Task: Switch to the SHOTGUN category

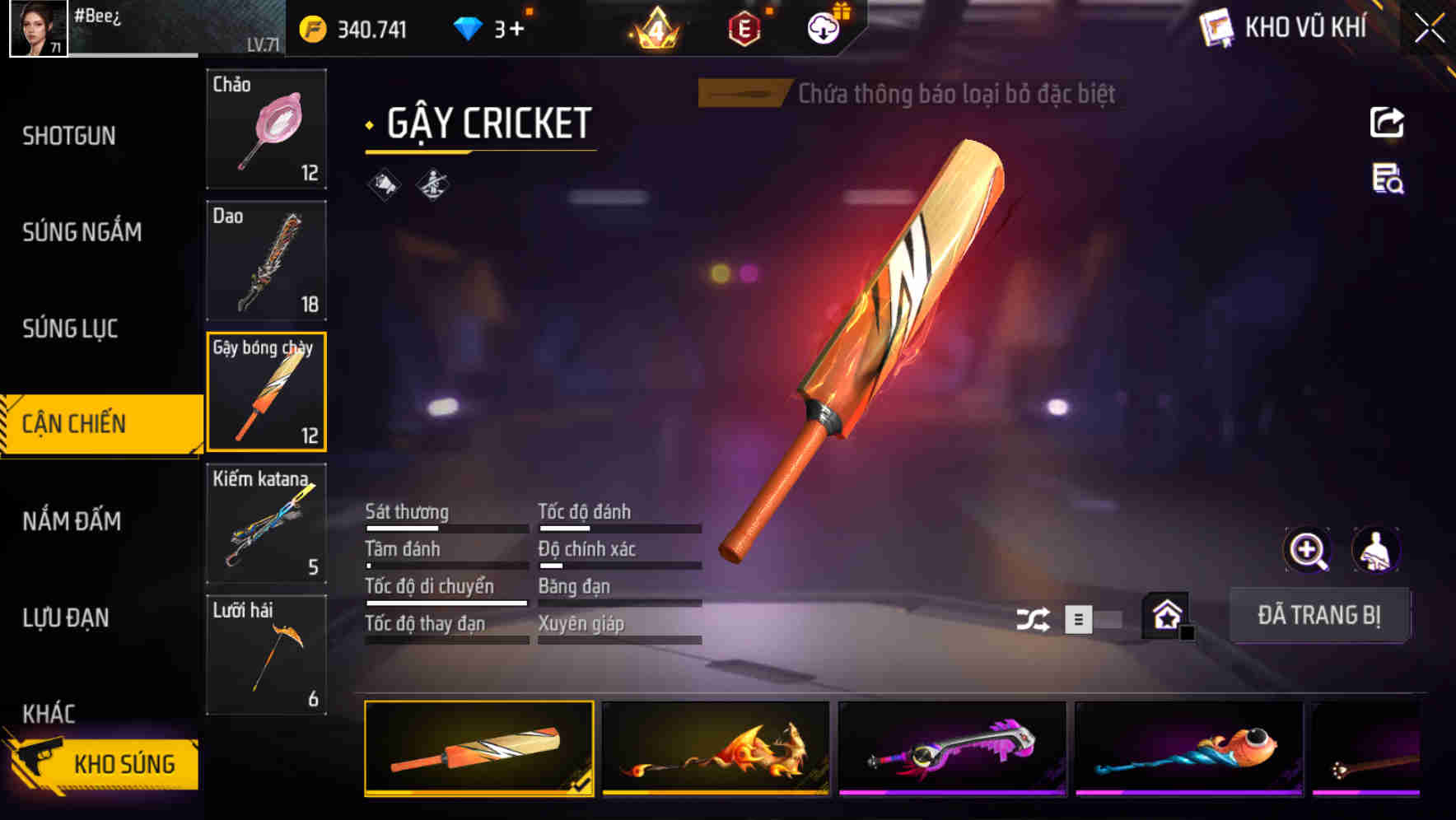Action: tap(69, 136)
